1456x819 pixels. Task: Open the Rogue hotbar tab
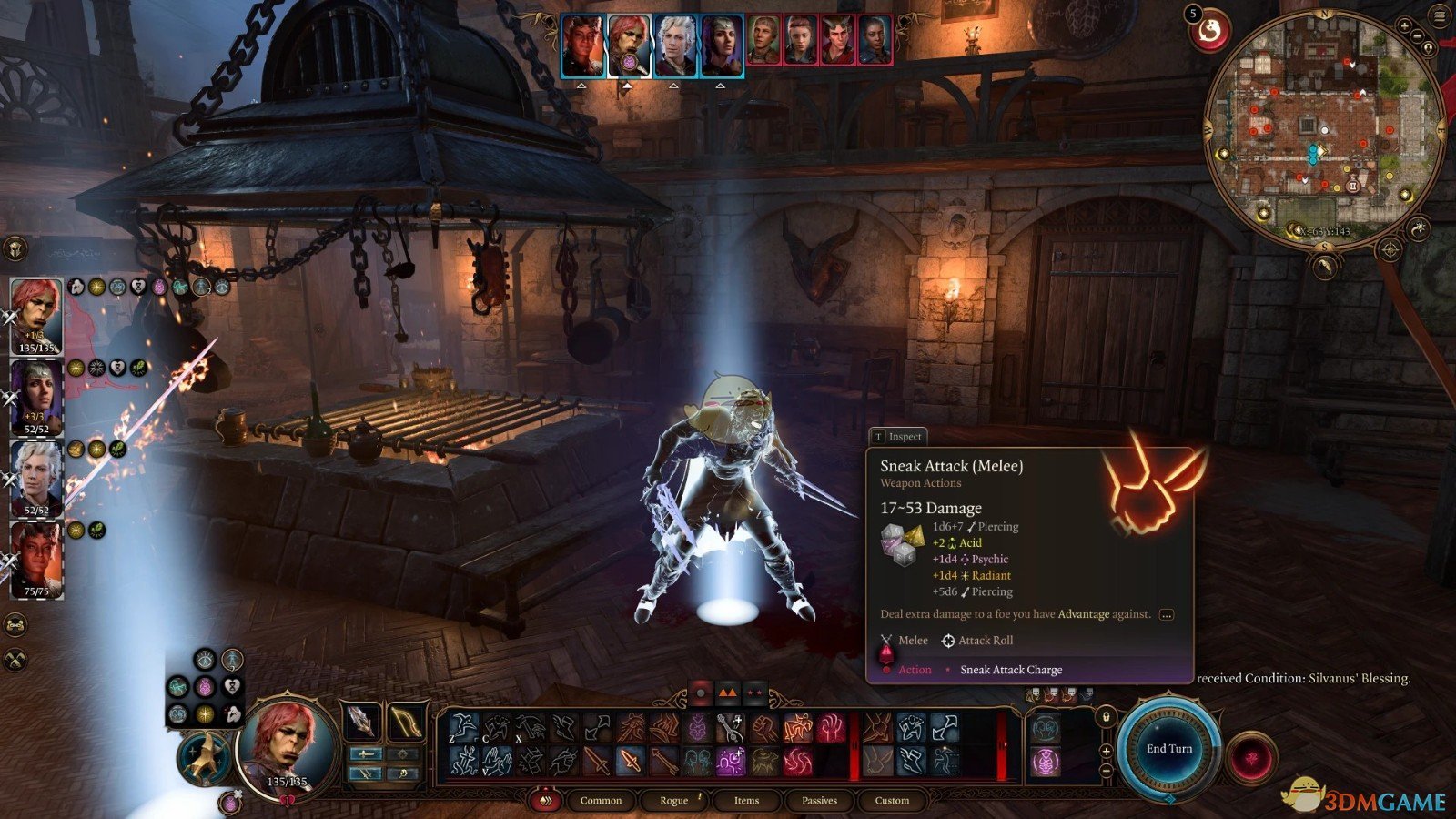[x=673, y=801]
